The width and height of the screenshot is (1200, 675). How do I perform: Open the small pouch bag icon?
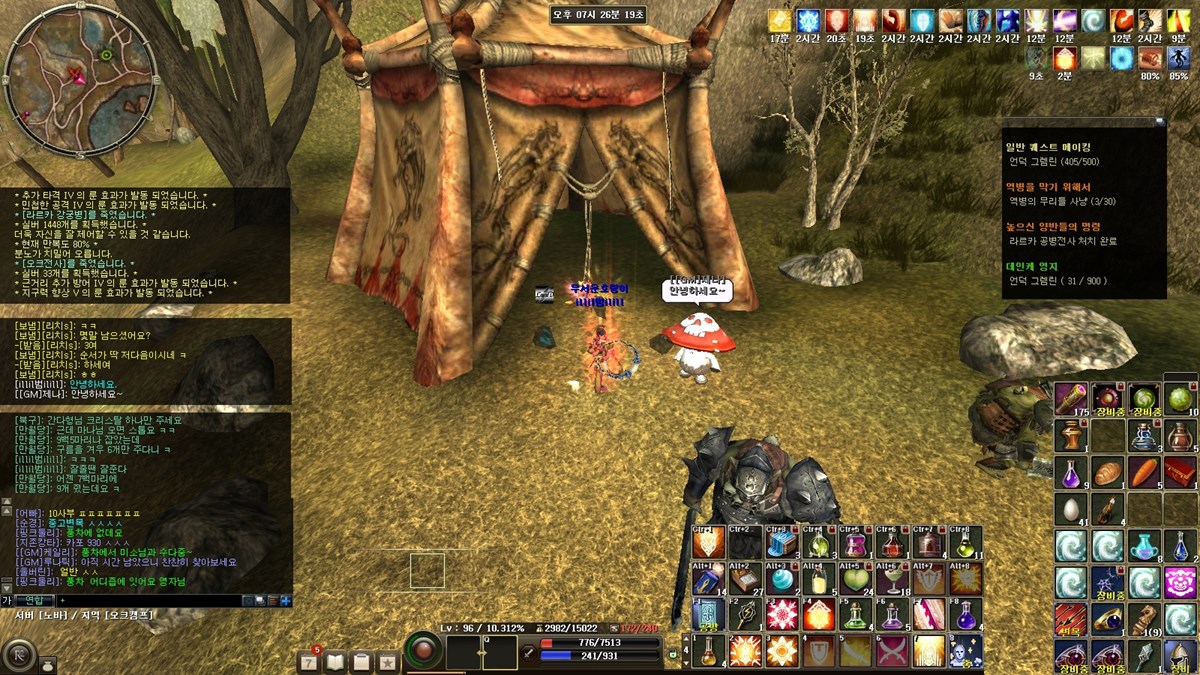47,664
